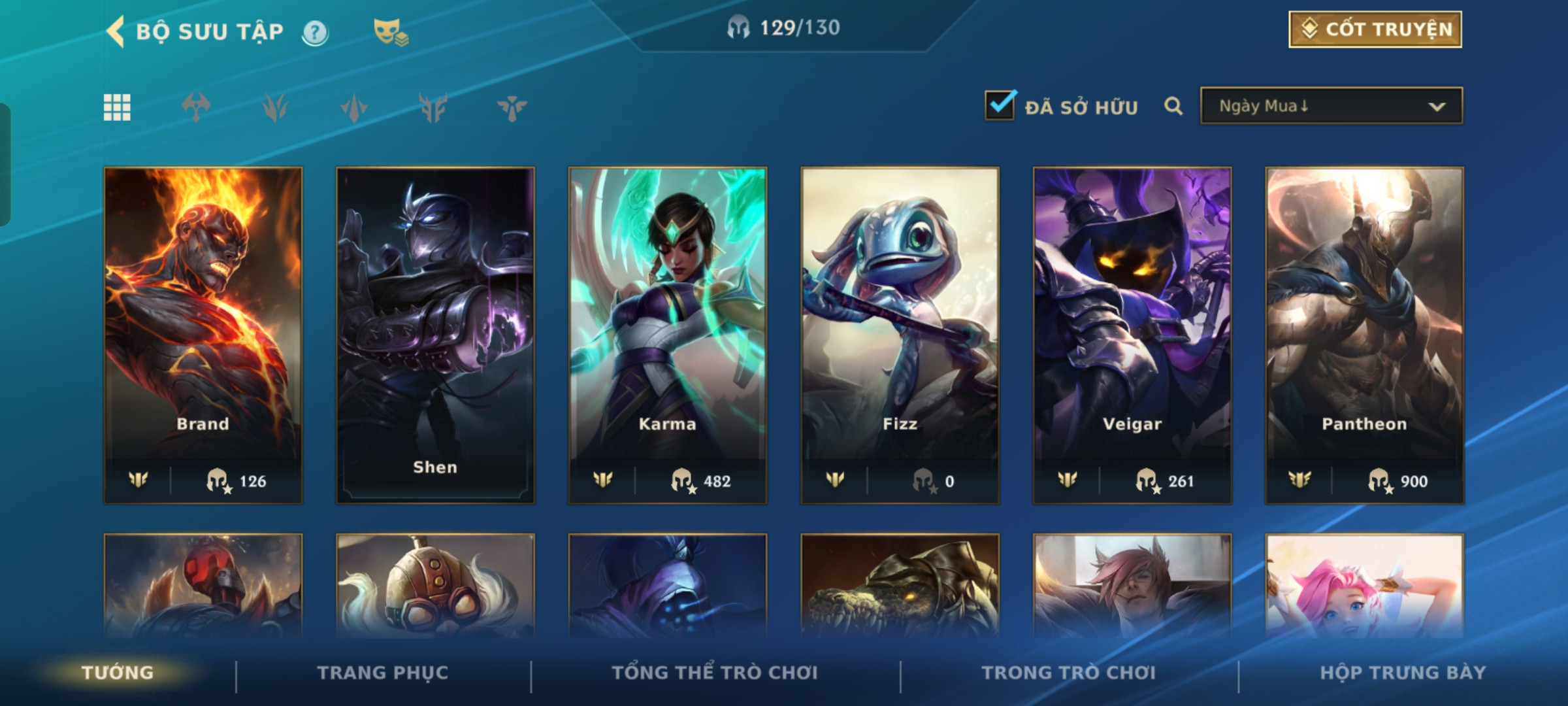
Task: Go back from Bộ Sưu Tập
Action: [116, 31]
